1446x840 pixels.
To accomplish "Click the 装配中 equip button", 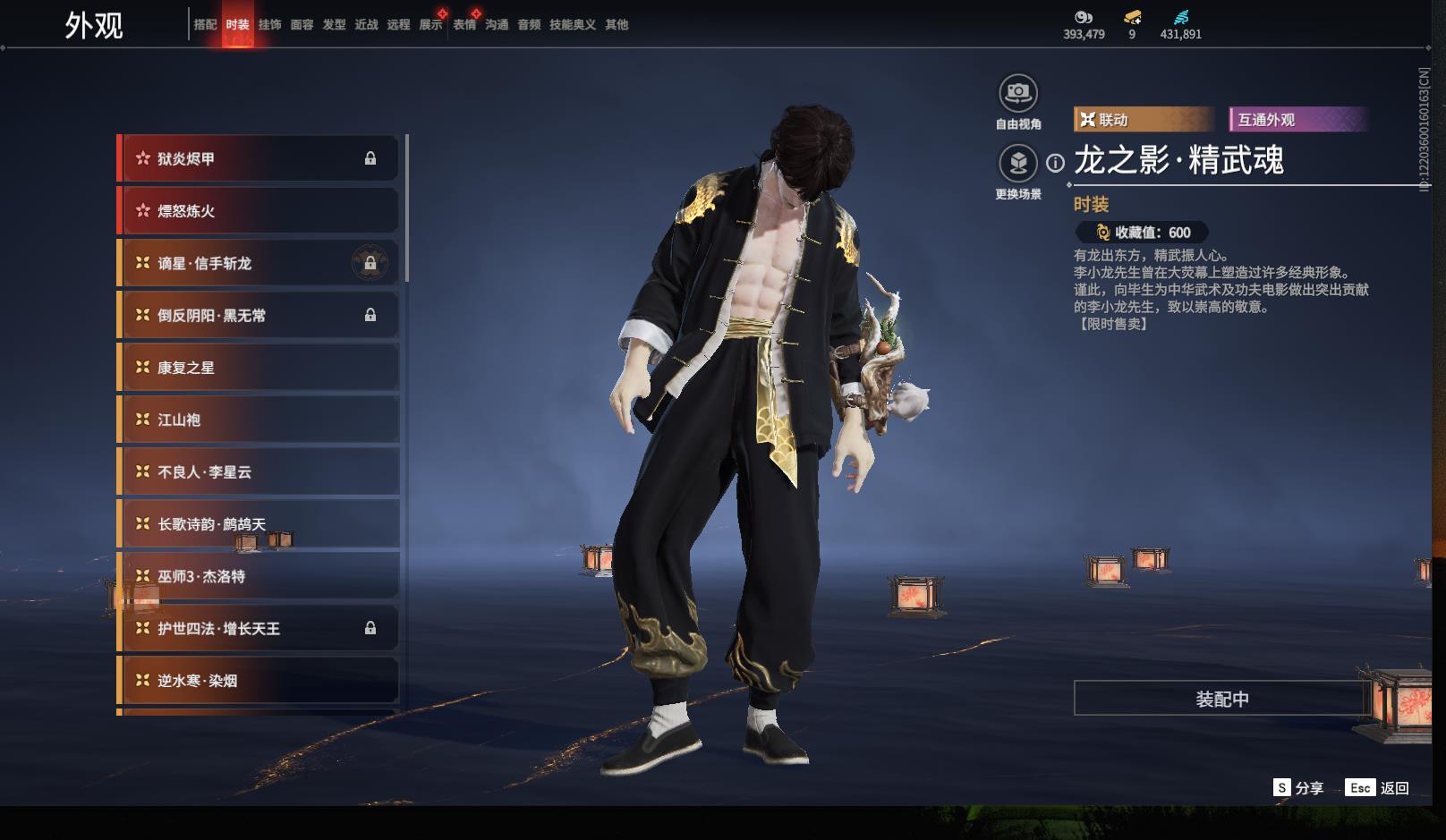I will 1221,699.
